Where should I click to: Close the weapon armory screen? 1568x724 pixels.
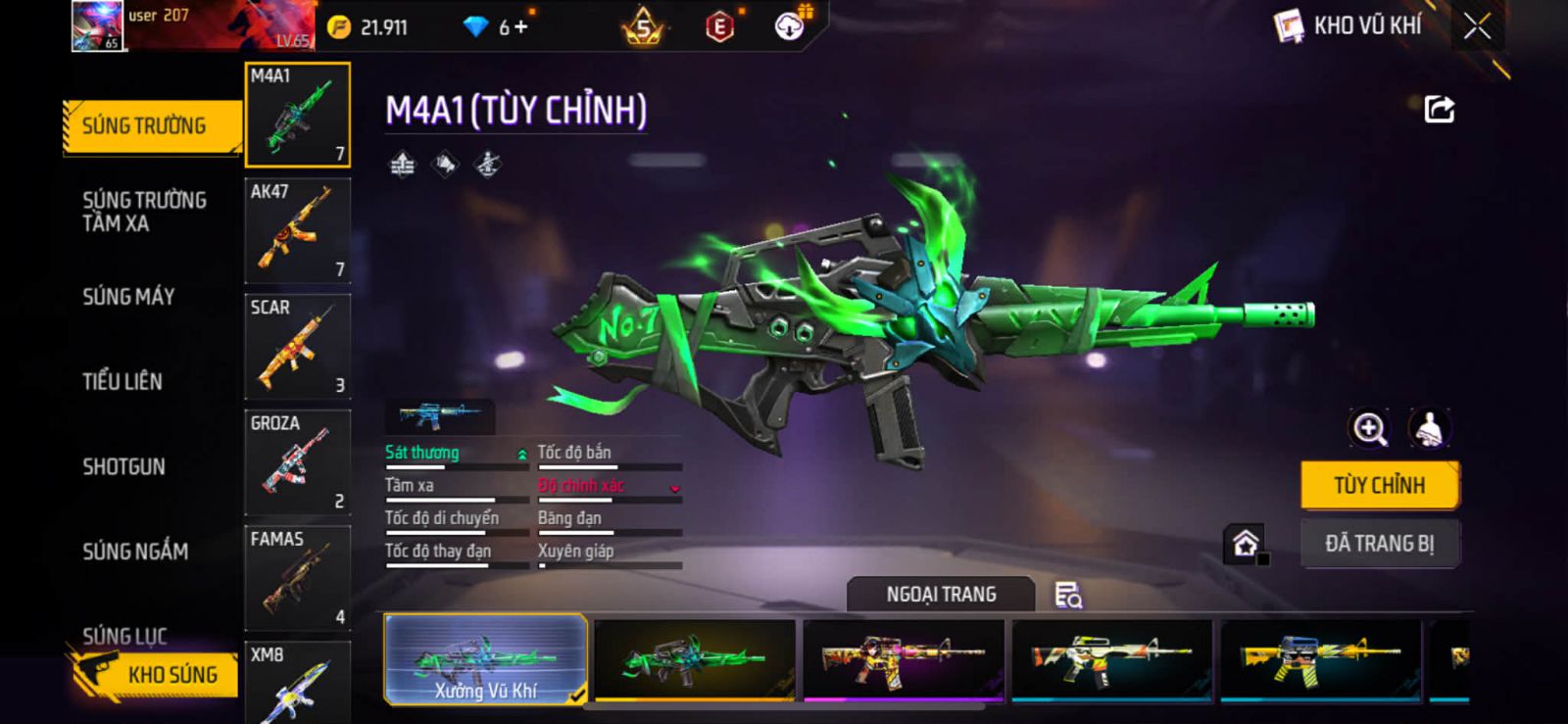[x=1477, y=27]
